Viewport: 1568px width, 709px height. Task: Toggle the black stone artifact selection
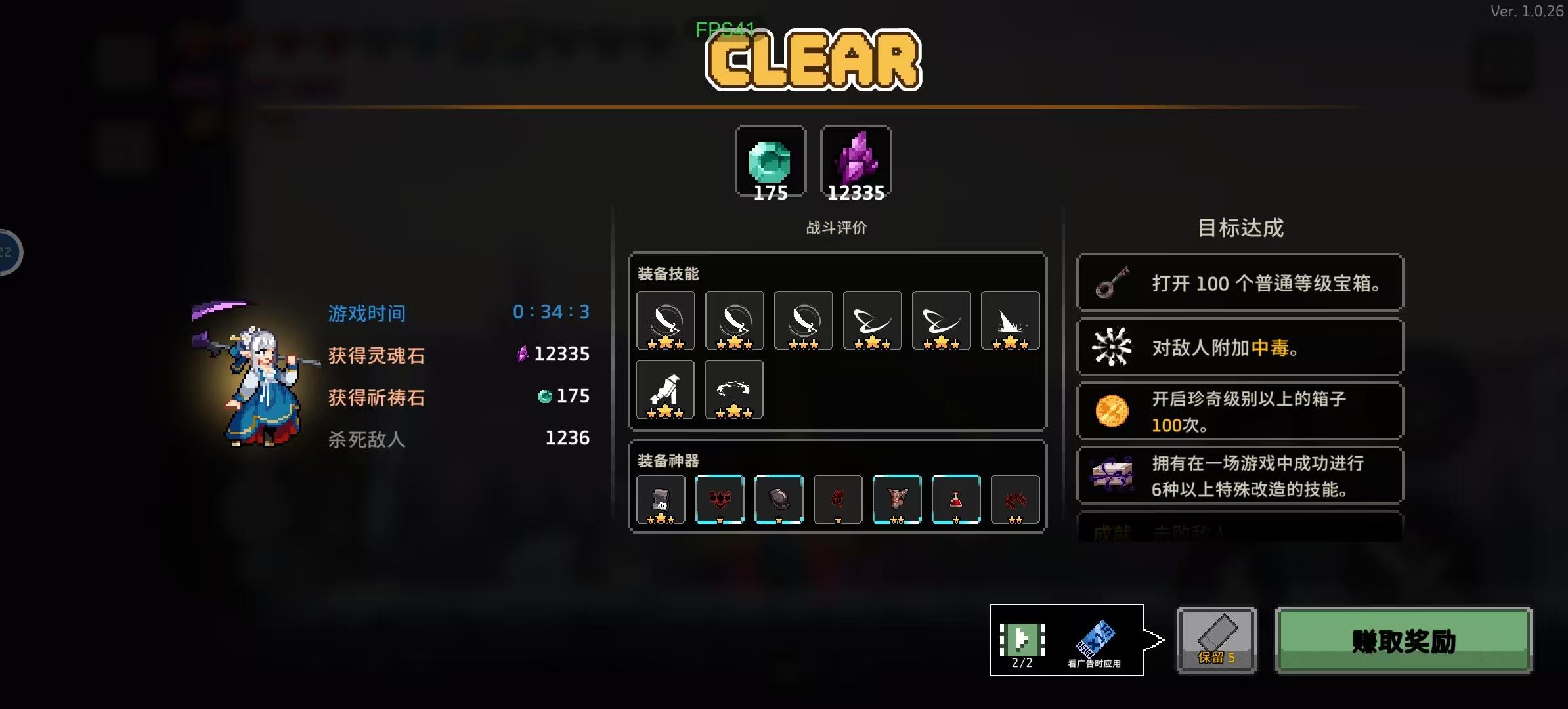pos(779,500)
